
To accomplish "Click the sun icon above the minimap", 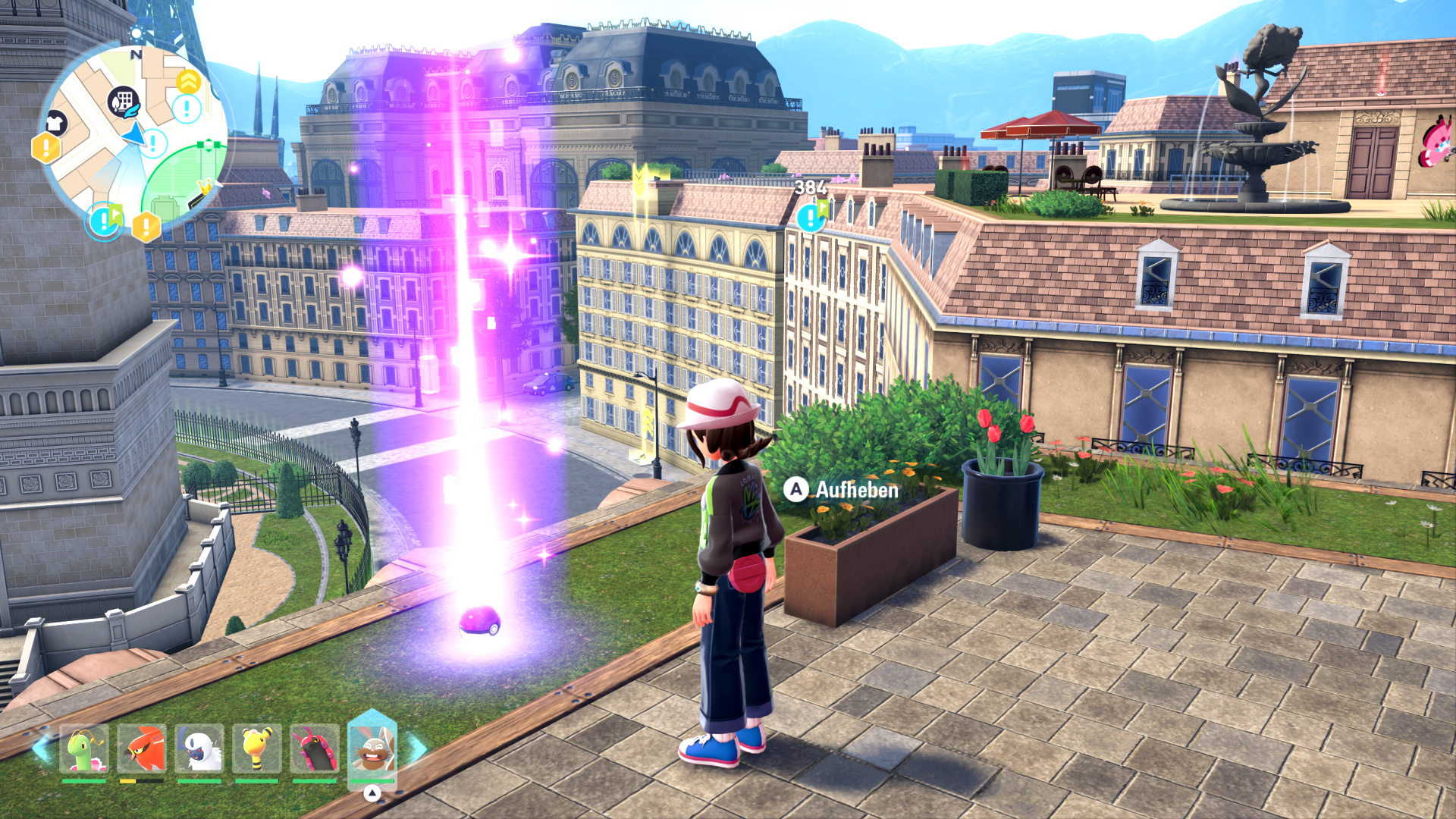I will [136, 33].
